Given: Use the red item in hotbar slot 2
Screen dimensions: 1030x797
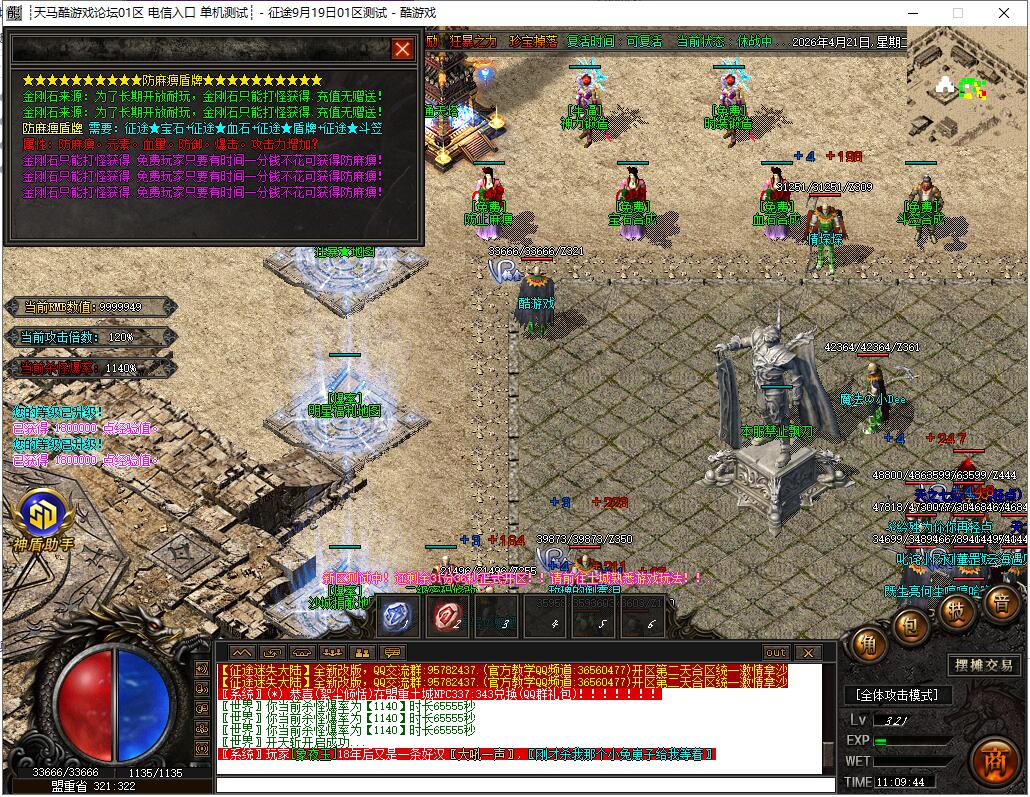Looking at the screenshot, I should 447,617.
